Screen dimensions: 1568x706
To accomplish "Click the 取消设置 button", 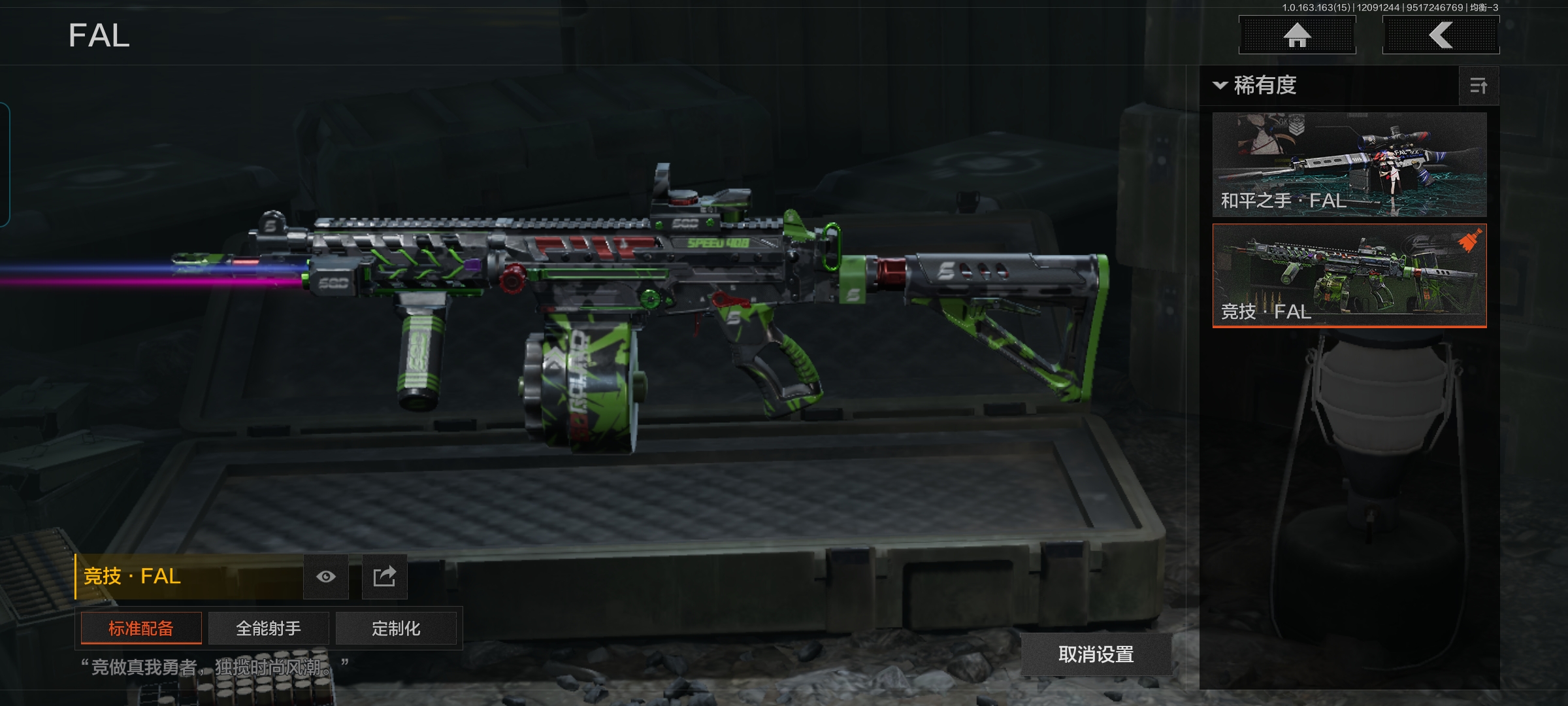I will 1096,654.
